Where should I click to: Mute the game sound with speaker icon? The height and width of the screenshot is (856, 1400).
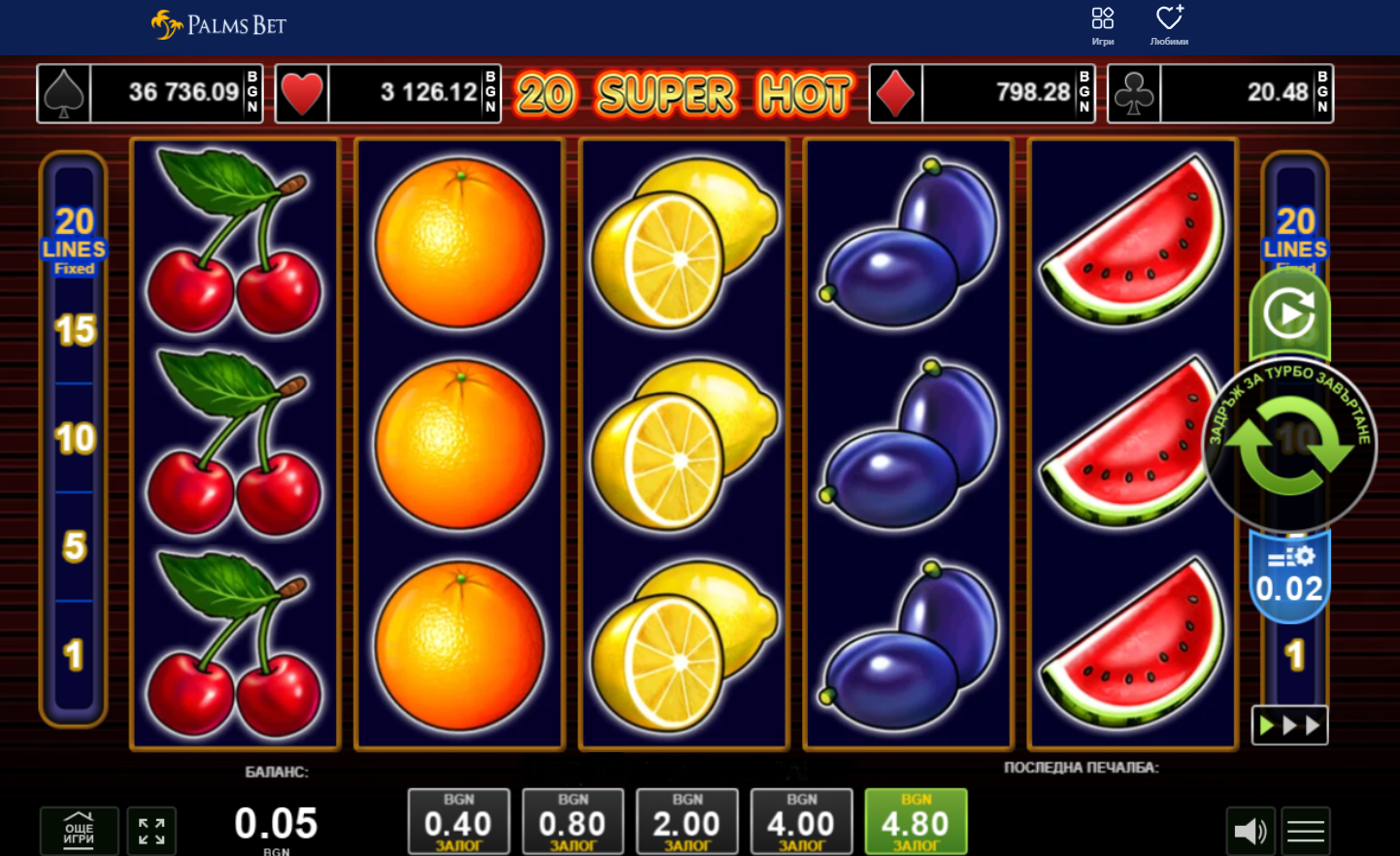pos(1250,831)
